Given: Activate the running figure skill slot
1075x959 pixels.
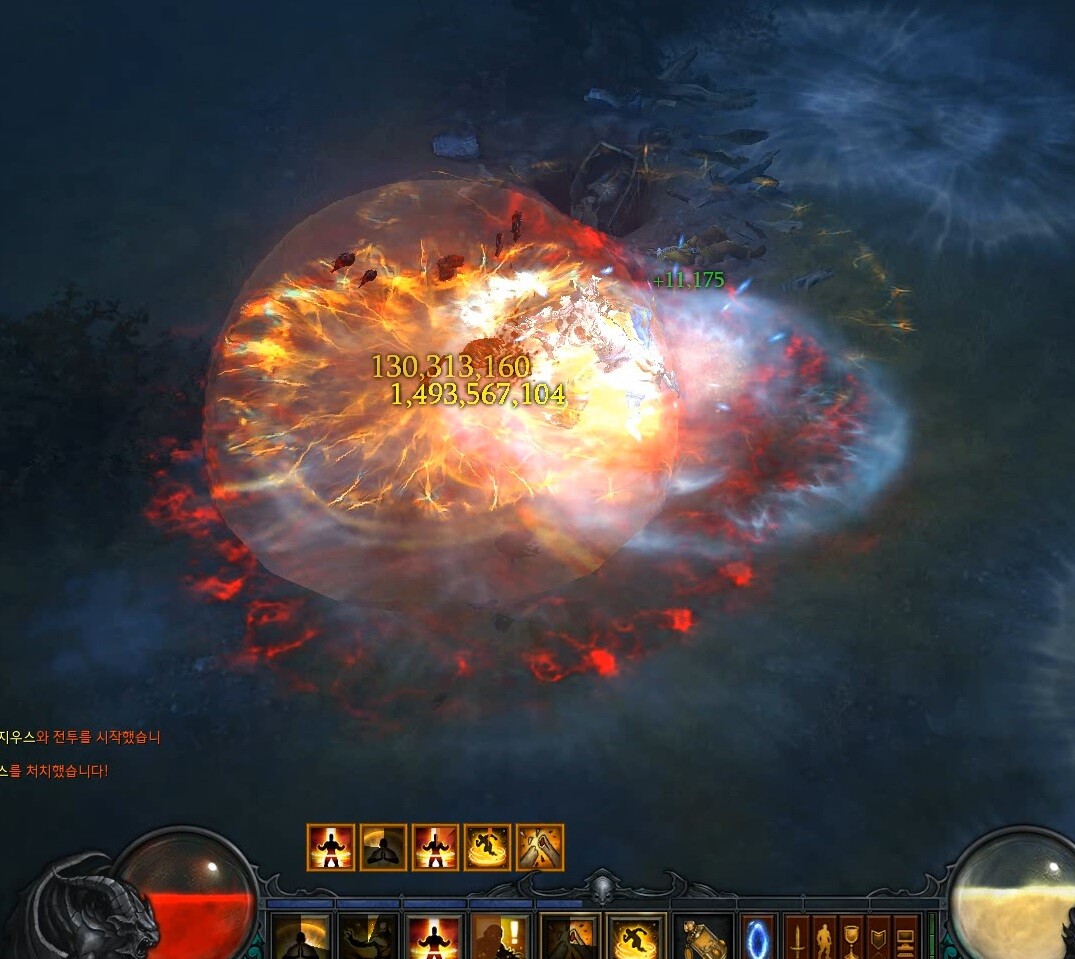Looking at the screenshot, I should point(637,938).
